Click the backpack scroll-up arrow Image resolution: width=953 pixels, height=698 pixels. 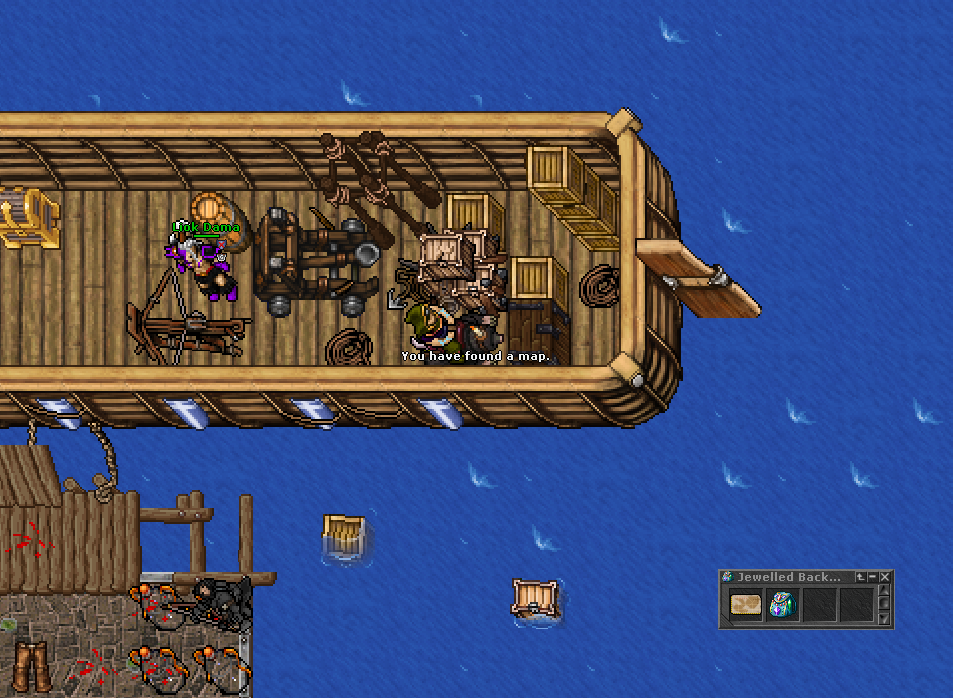[884, 591]
